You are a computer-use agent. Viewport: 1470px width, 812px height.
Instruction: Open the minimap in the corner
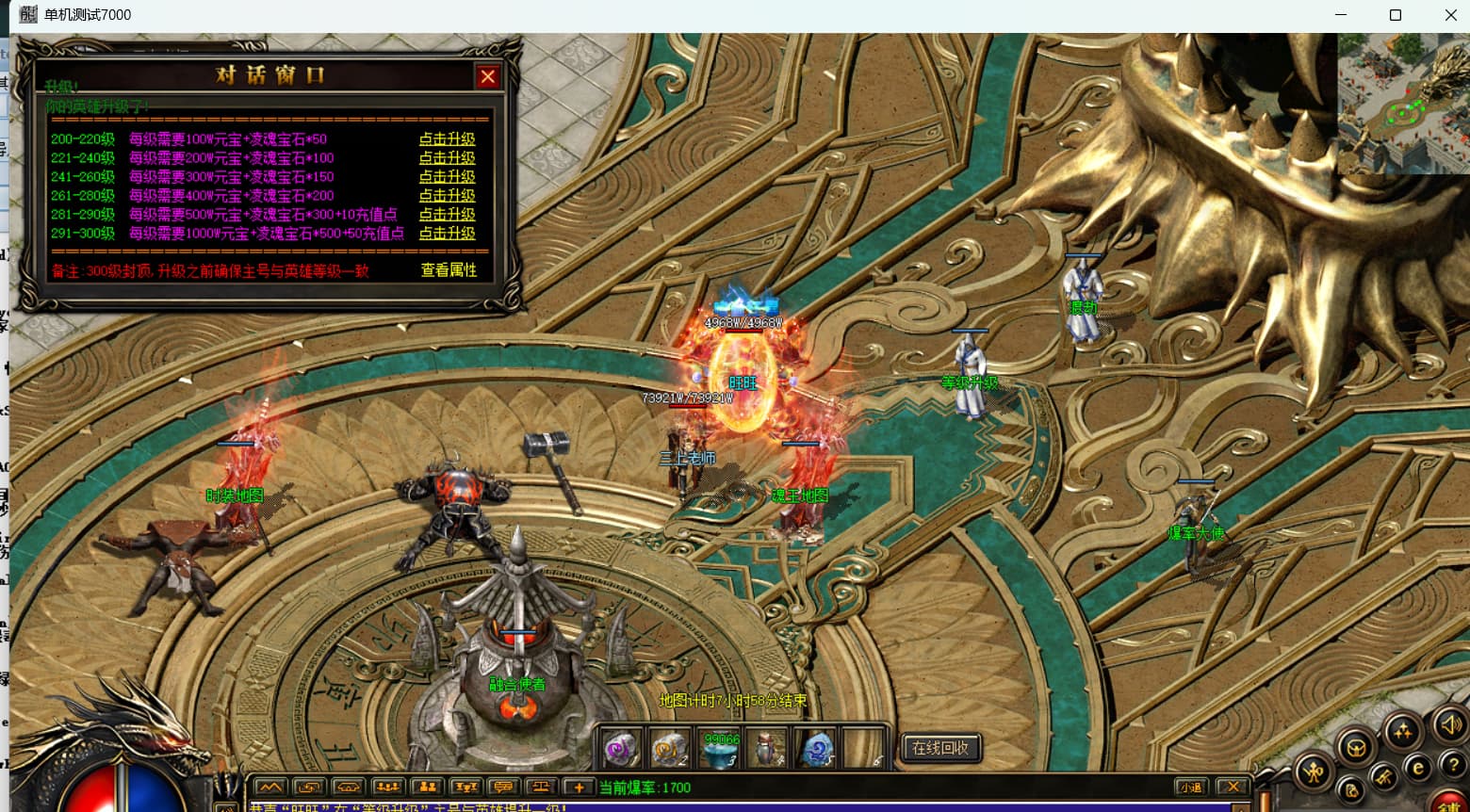(1403, 103)
